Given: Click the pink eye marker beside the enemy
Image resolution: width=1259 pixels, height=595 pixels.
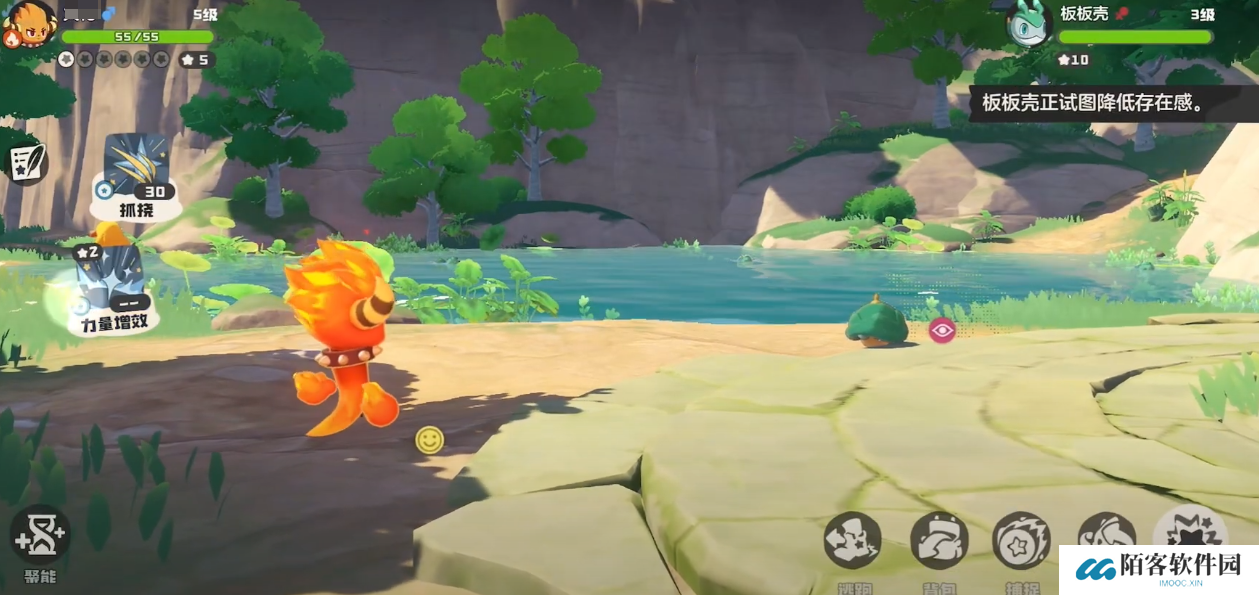Looking at the screenshot, I should [x=942, y=330].
